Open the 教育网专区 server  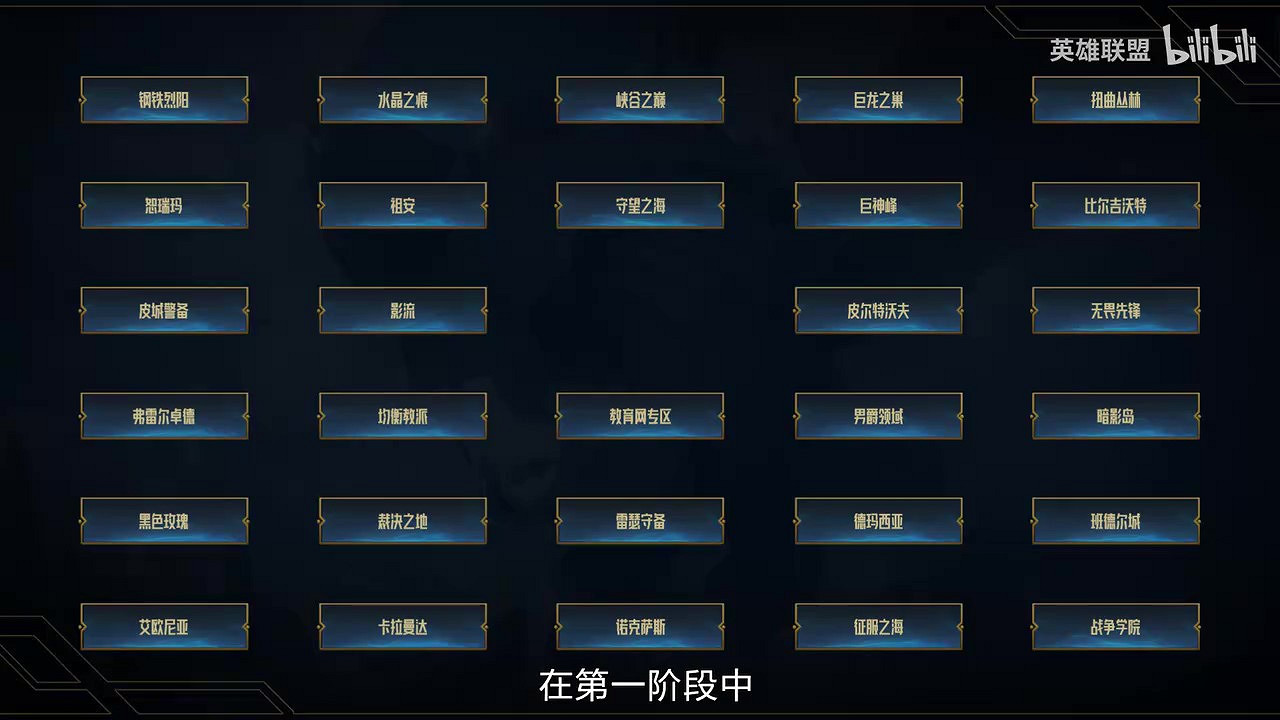coord(640,416)
